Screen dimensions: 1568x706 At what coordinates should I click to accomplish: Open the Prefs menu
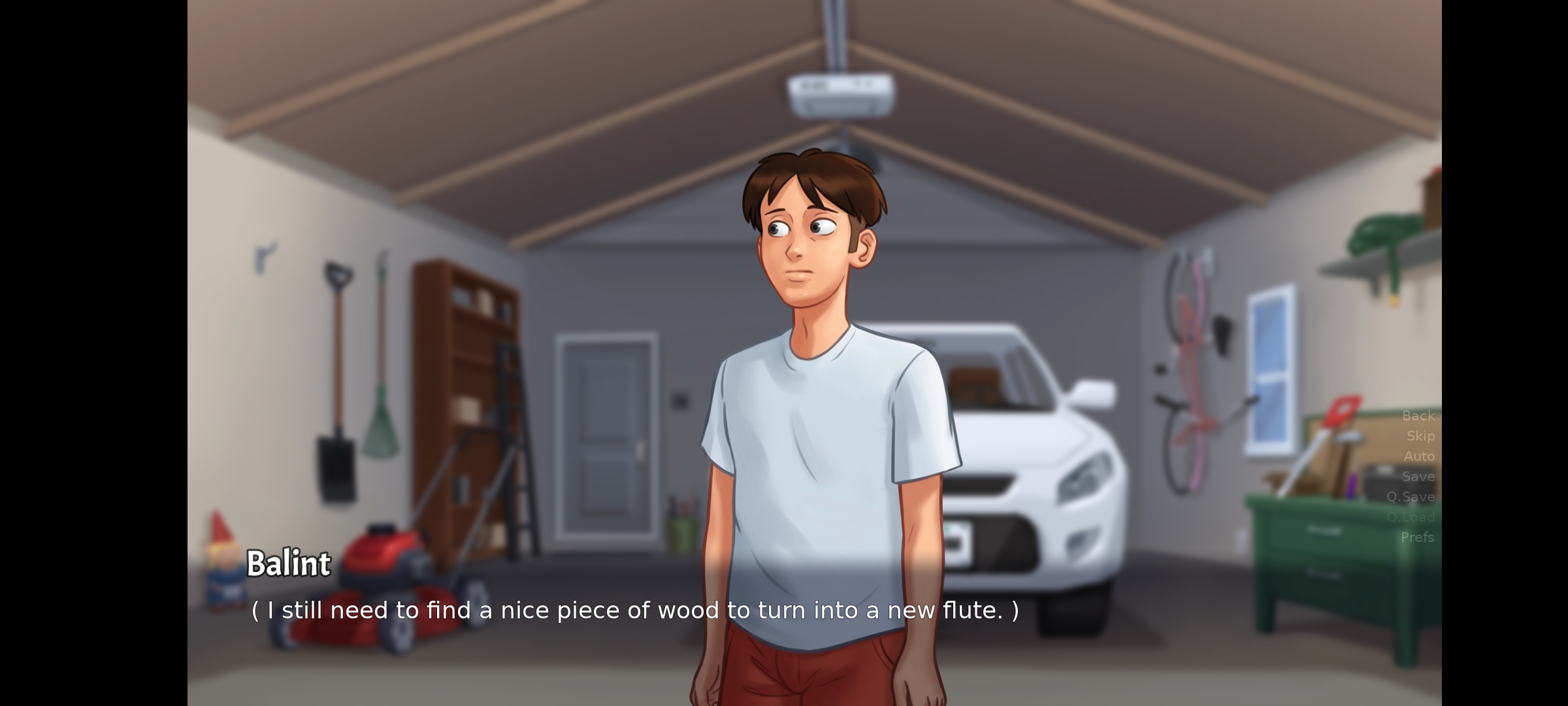tap(1417, 537)
